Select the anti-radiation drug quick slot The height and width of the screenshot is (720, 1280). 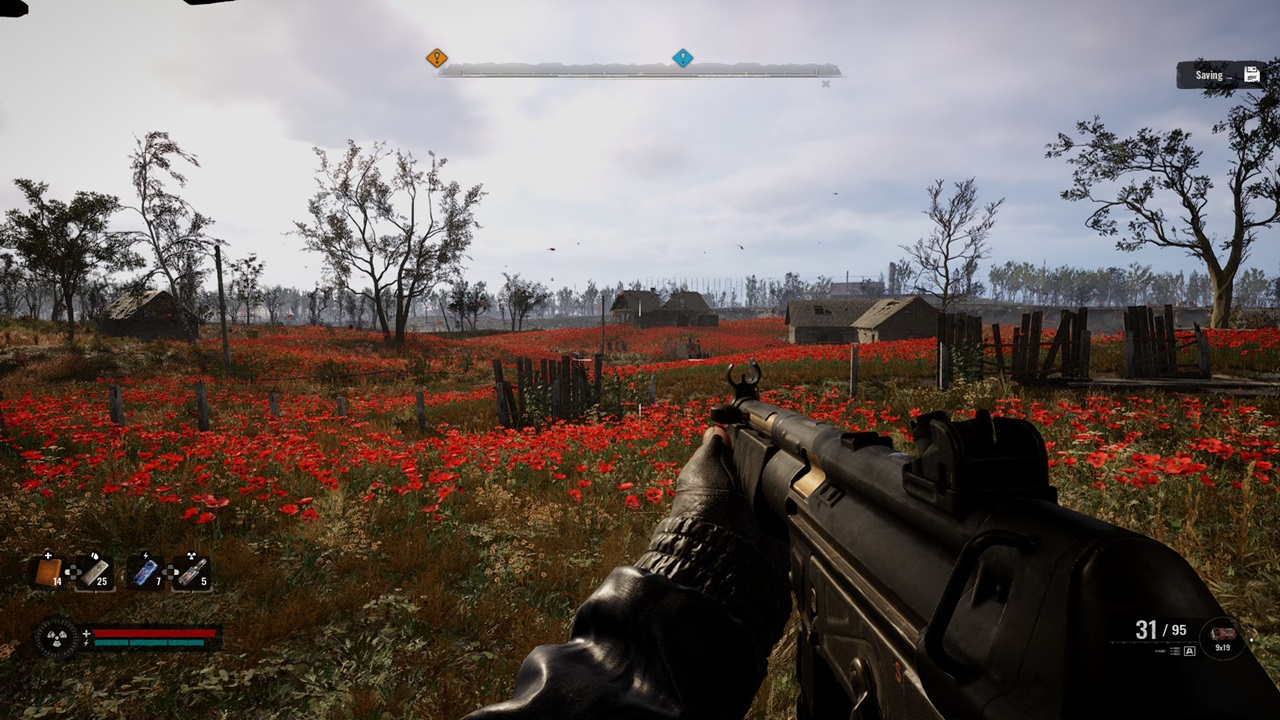[x=191, y=572]
